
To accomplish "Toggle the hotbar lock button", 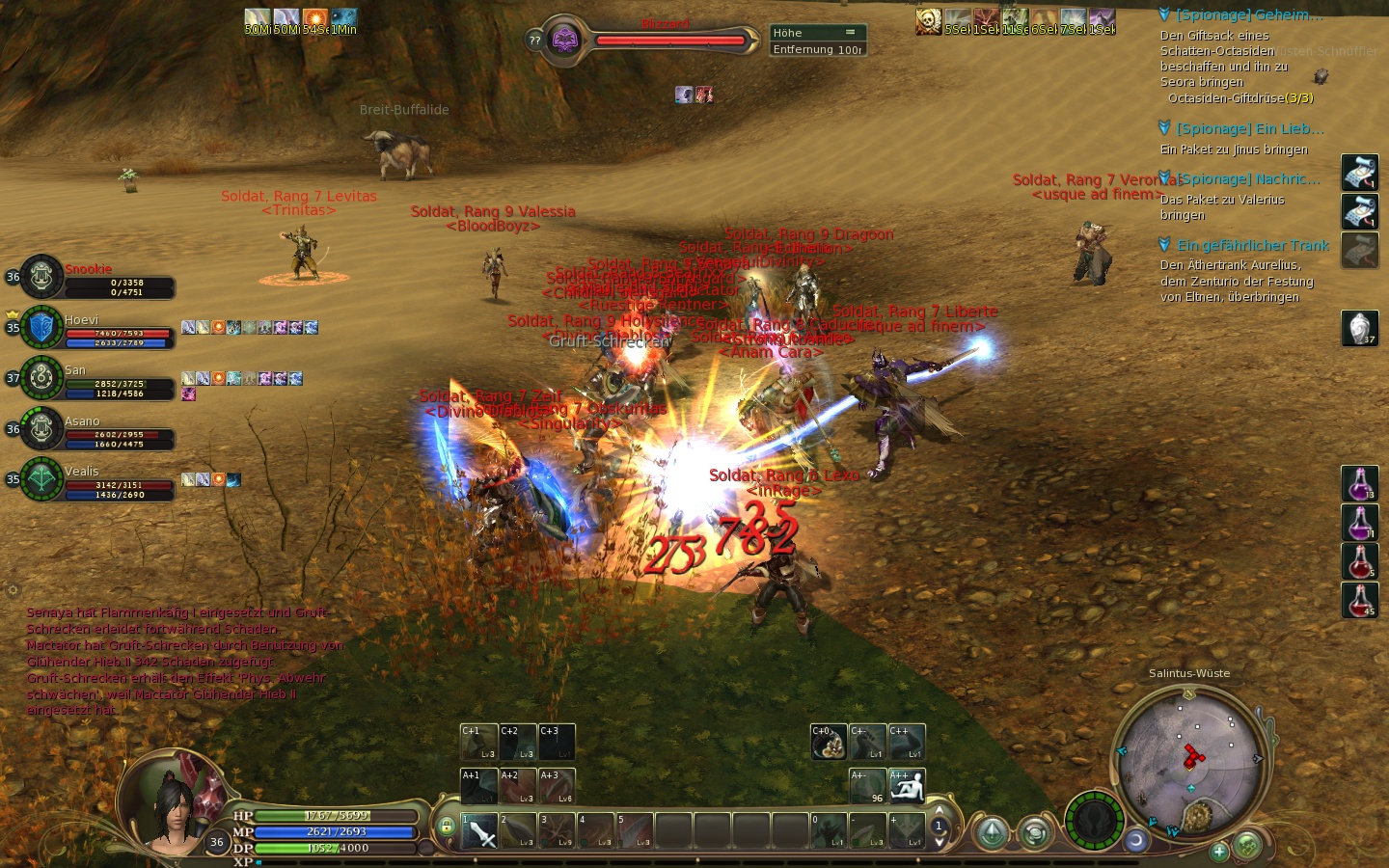I will click(x=446, y=827).
